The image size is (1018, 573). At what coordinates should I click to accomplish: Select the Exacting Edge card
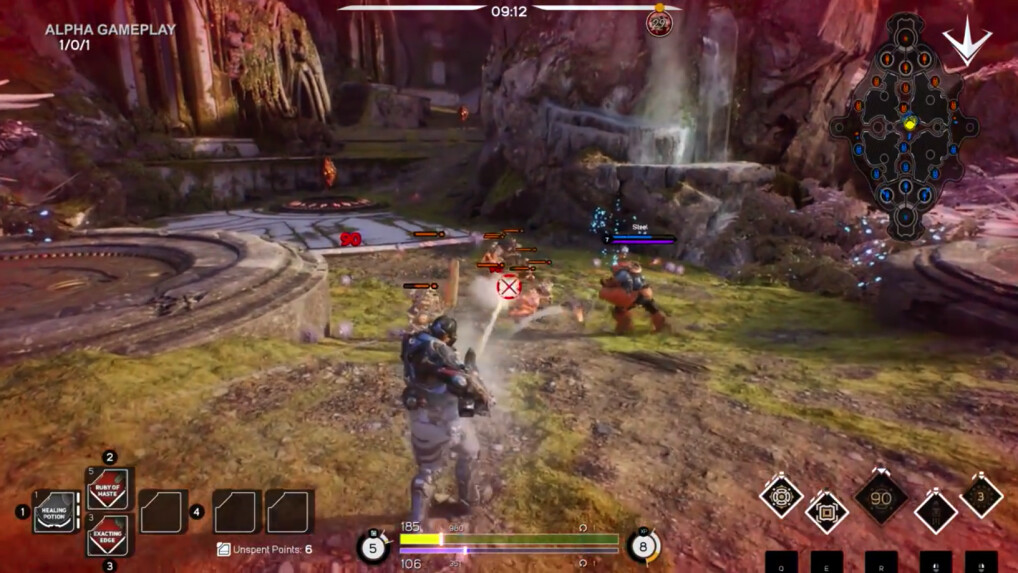click(109, 535)
